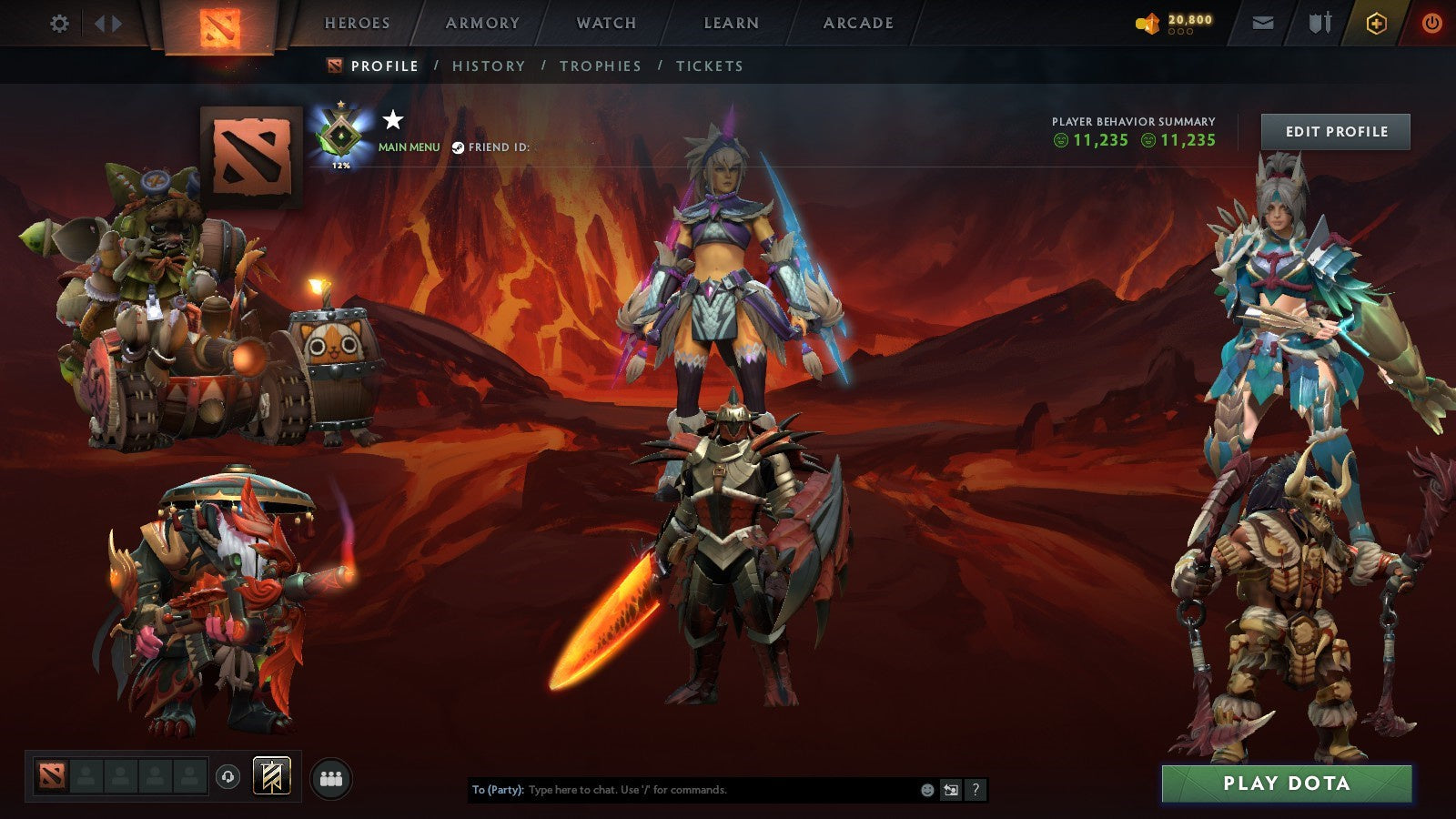The width and height of the screenshot is (1456, 819).
Task: Open chat channel switcher arrow icon
Action: 950,790
